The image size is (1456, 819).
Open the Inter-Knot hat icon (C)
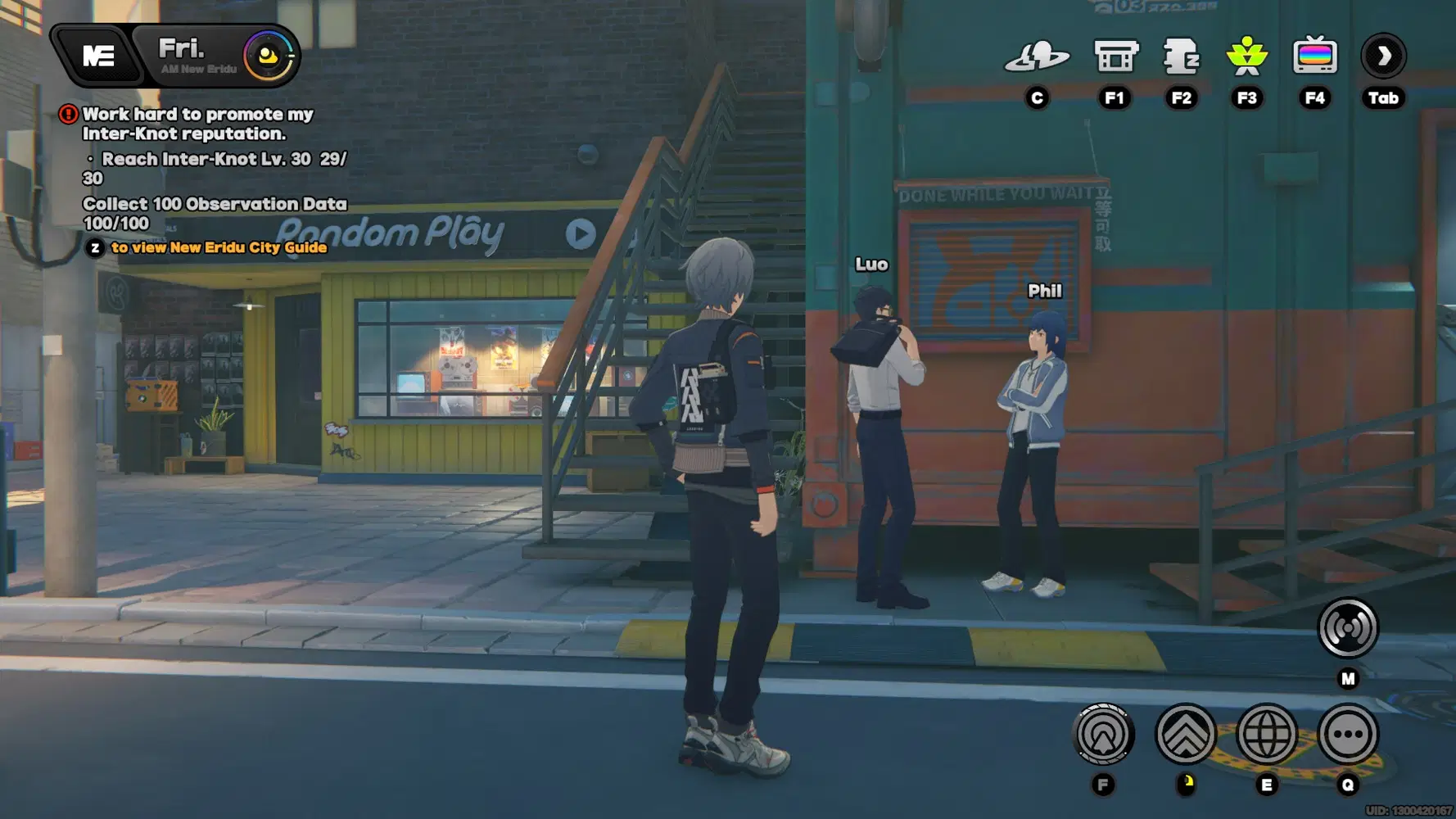click(1038, 56)
